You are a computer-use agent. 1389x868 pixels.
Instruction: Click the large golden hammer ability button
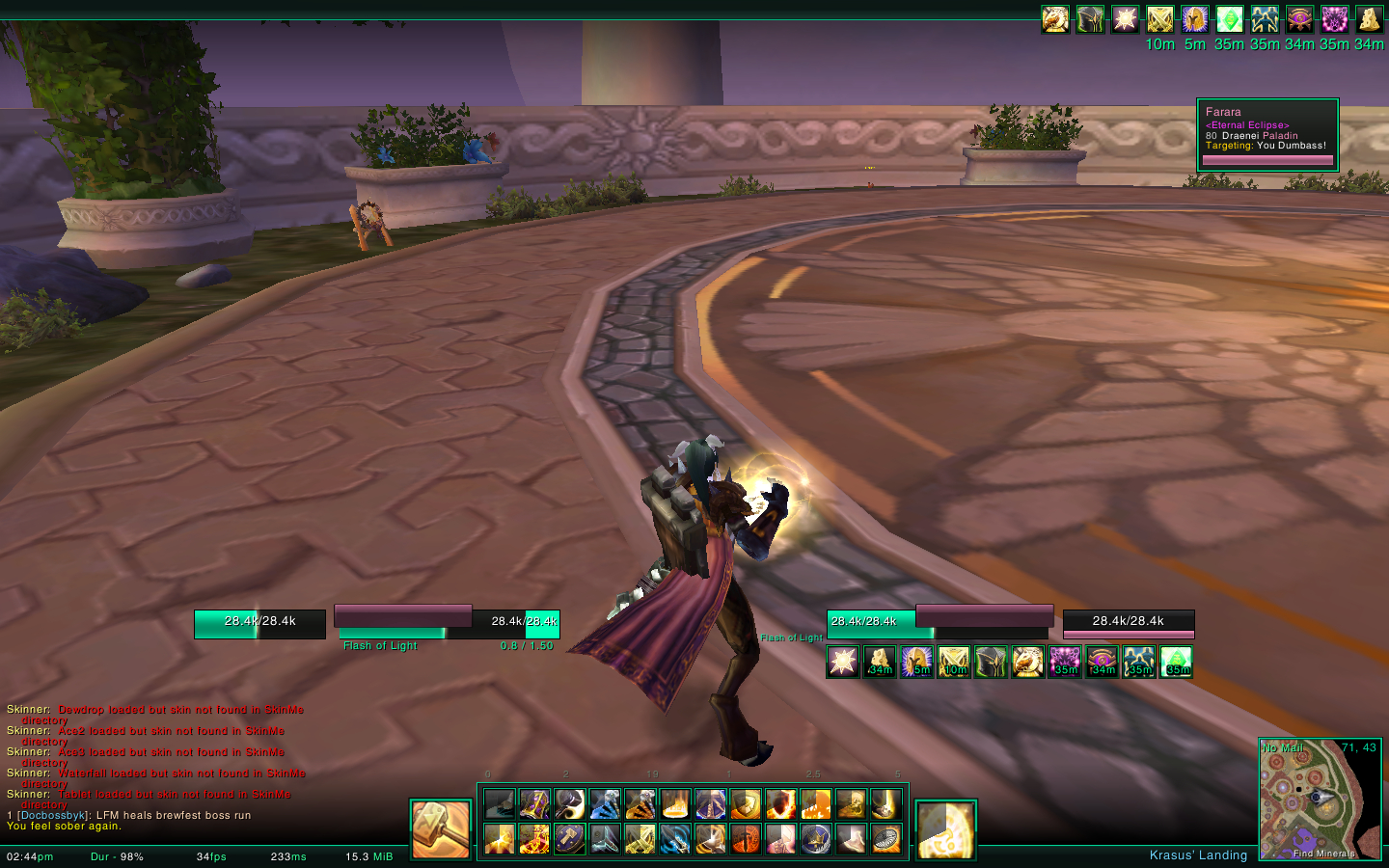click(440, 828)
